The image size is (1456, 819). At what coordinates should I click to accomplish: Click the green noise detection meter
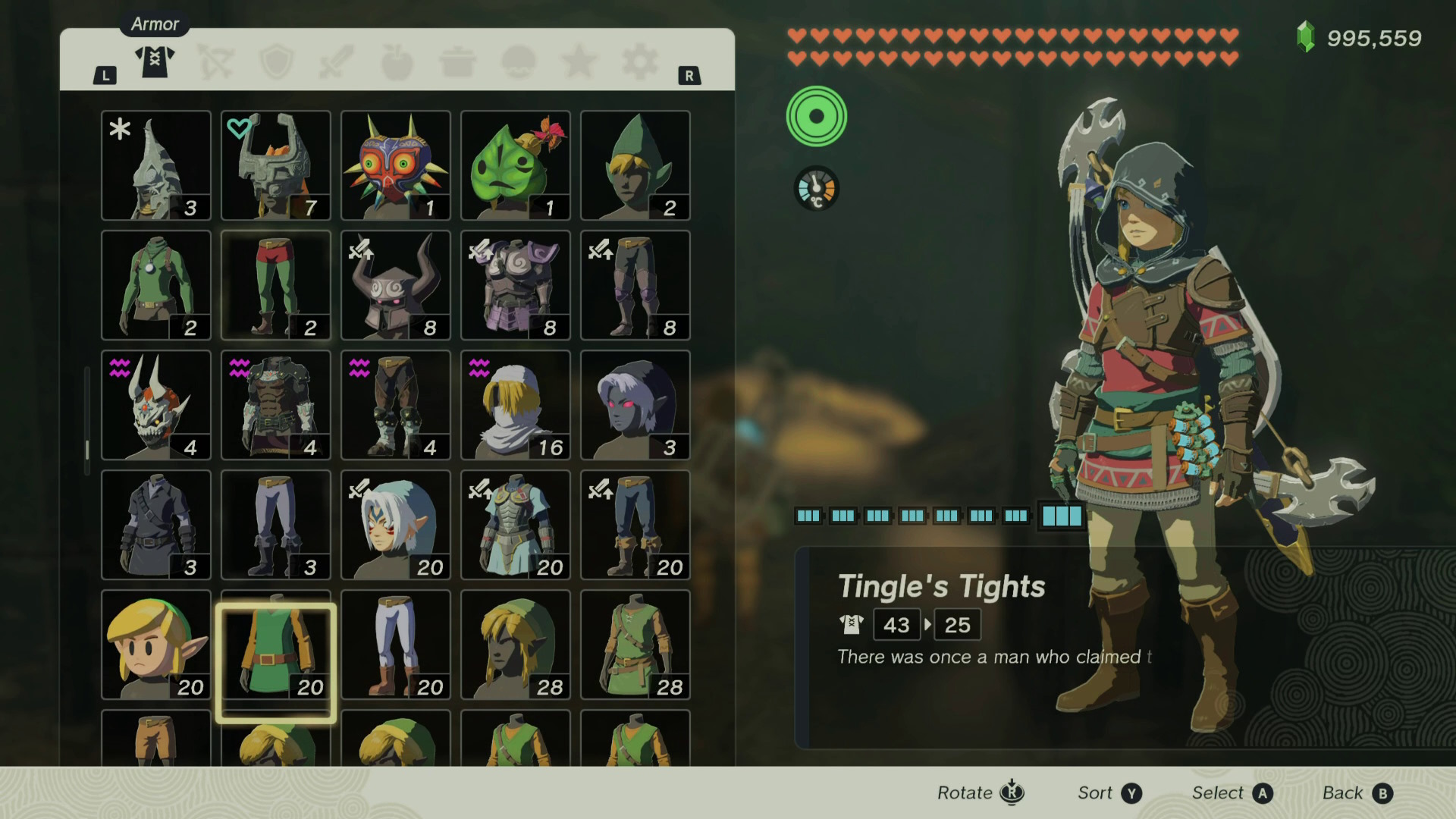coord(817,116)
